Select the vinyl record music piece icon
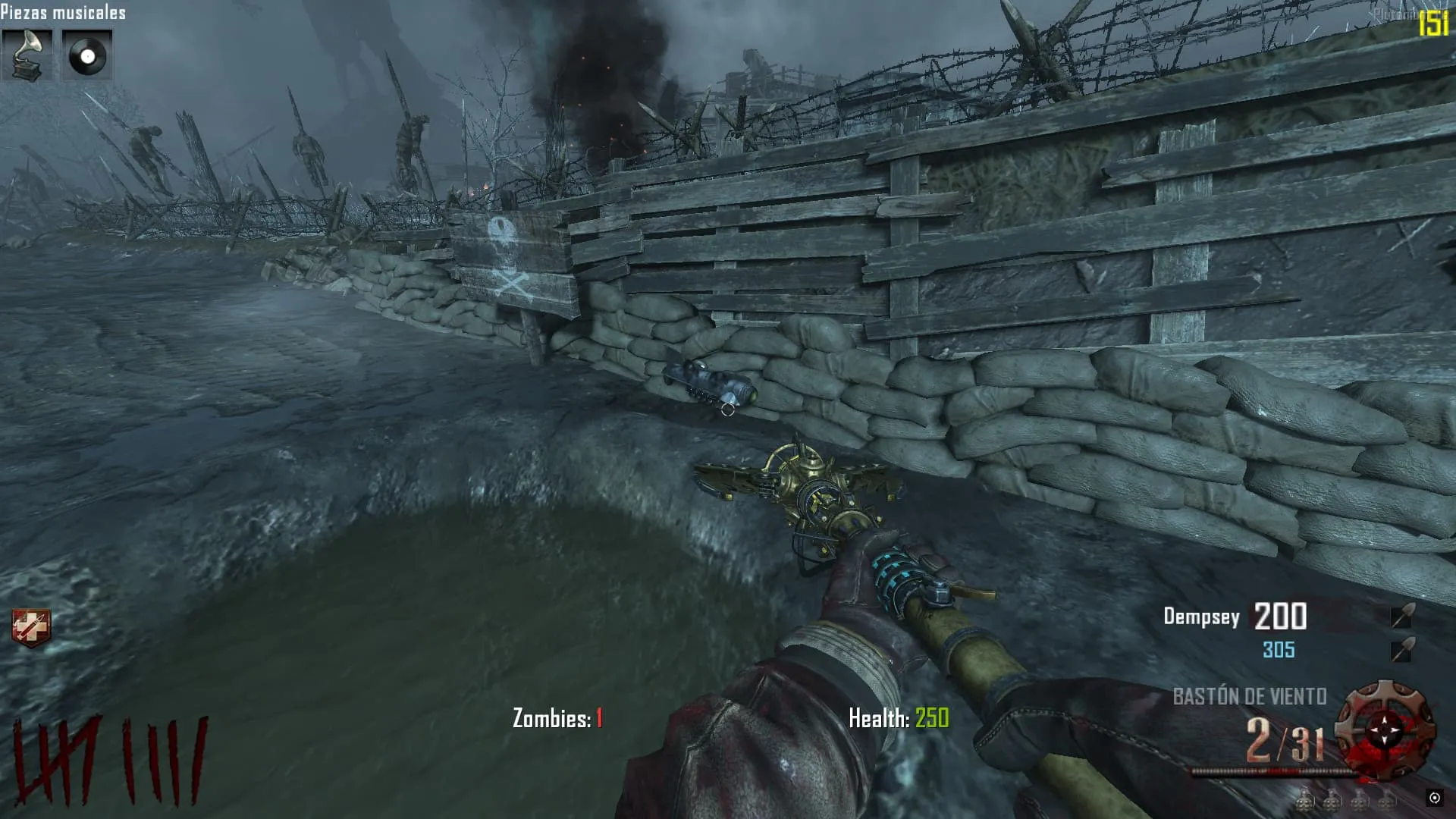Viewport: 1456px width, 819px height. pos(86,55)
